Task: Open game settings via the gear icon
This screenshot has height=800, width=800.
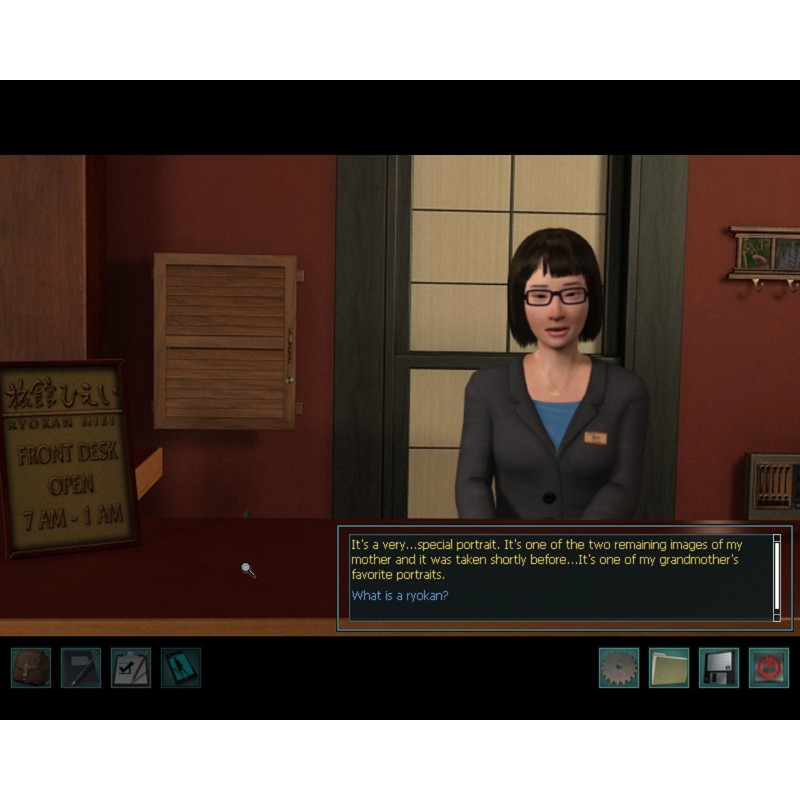Action: point(619,667)
